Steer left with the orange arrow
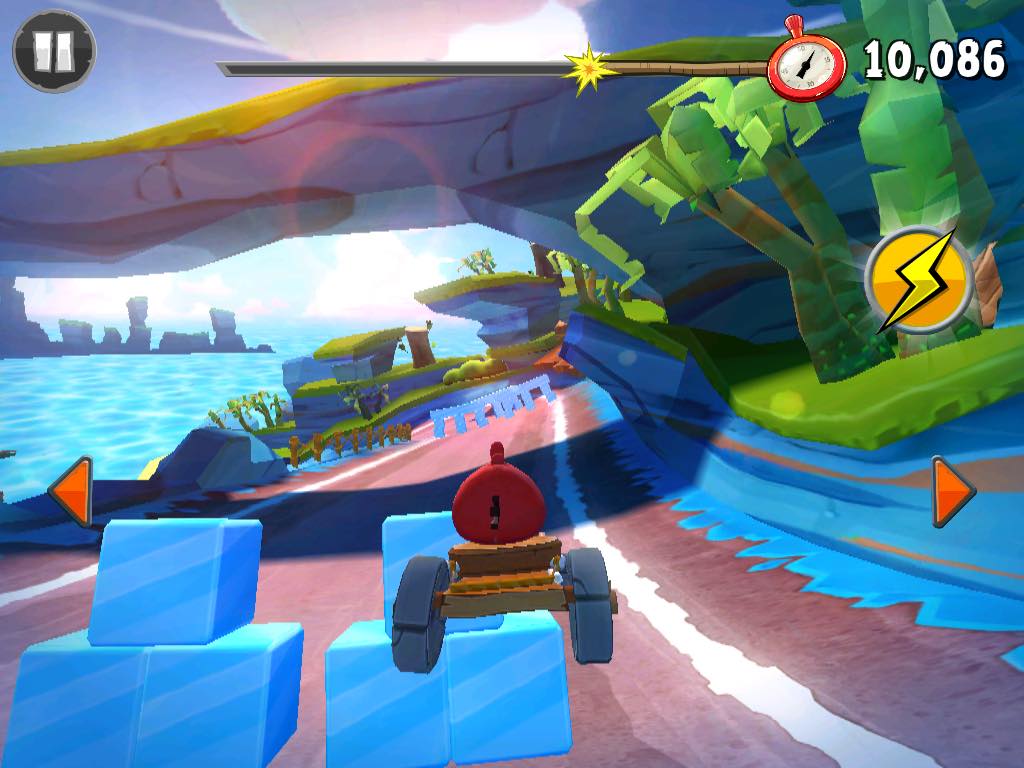 [x=72, y=491]
